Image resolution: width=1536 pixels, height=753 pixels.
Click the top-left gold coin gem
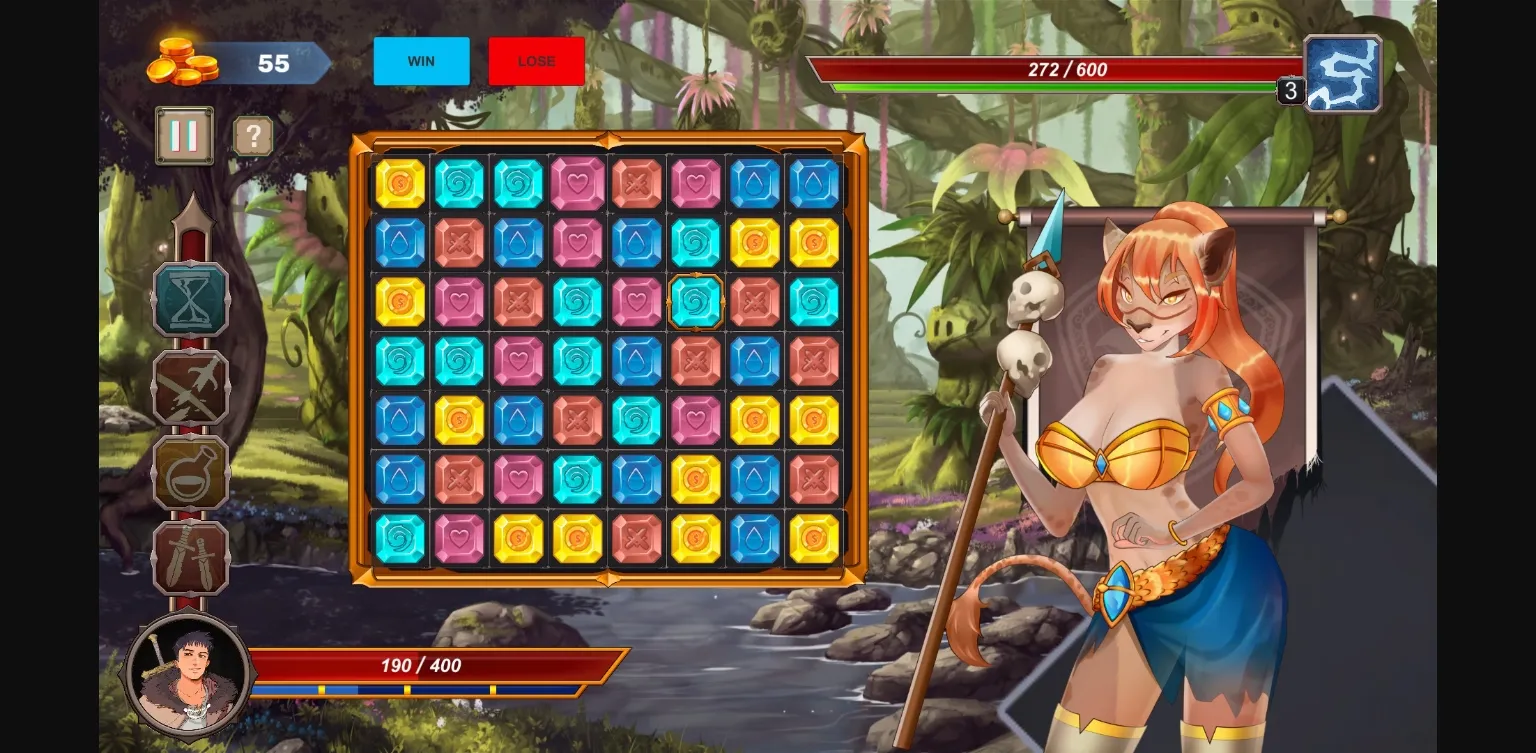pyautogui.click(x=399, y=183)
